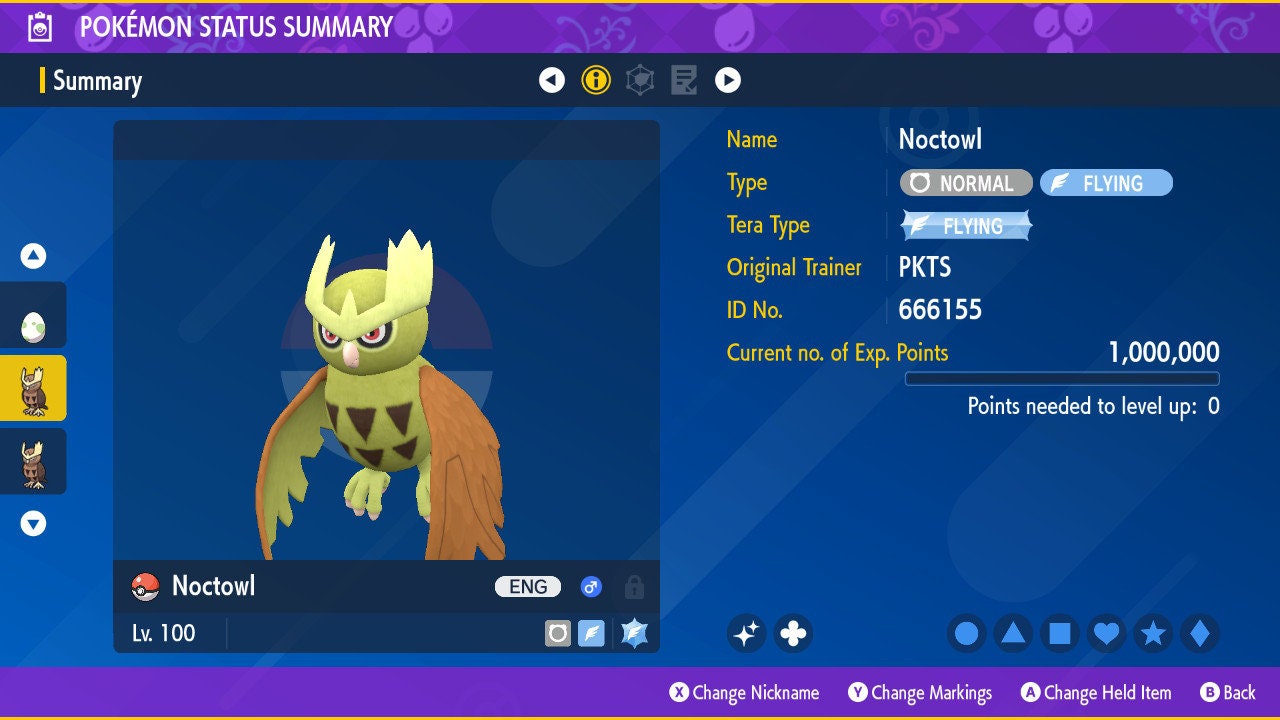Click the up arrow above the party list
The image size is (1280, 720).
(33, 256)
